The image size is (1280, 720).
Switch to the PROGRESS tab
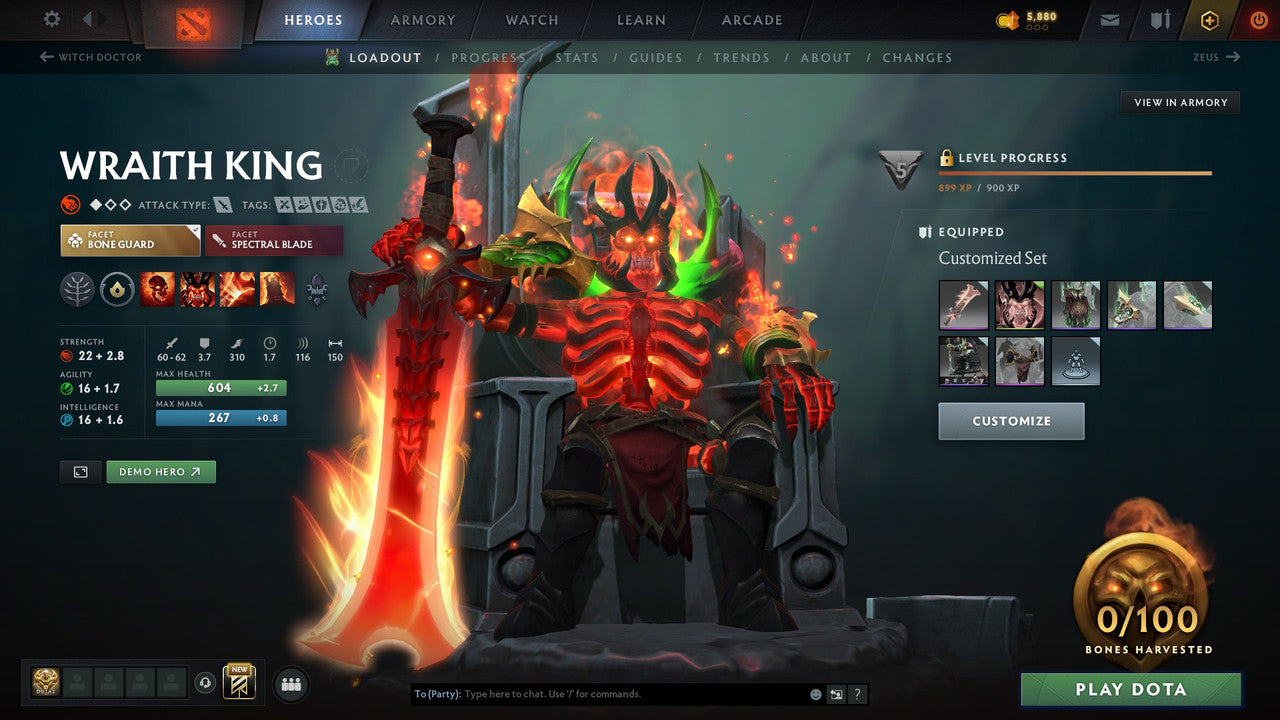tap(488, 57)
